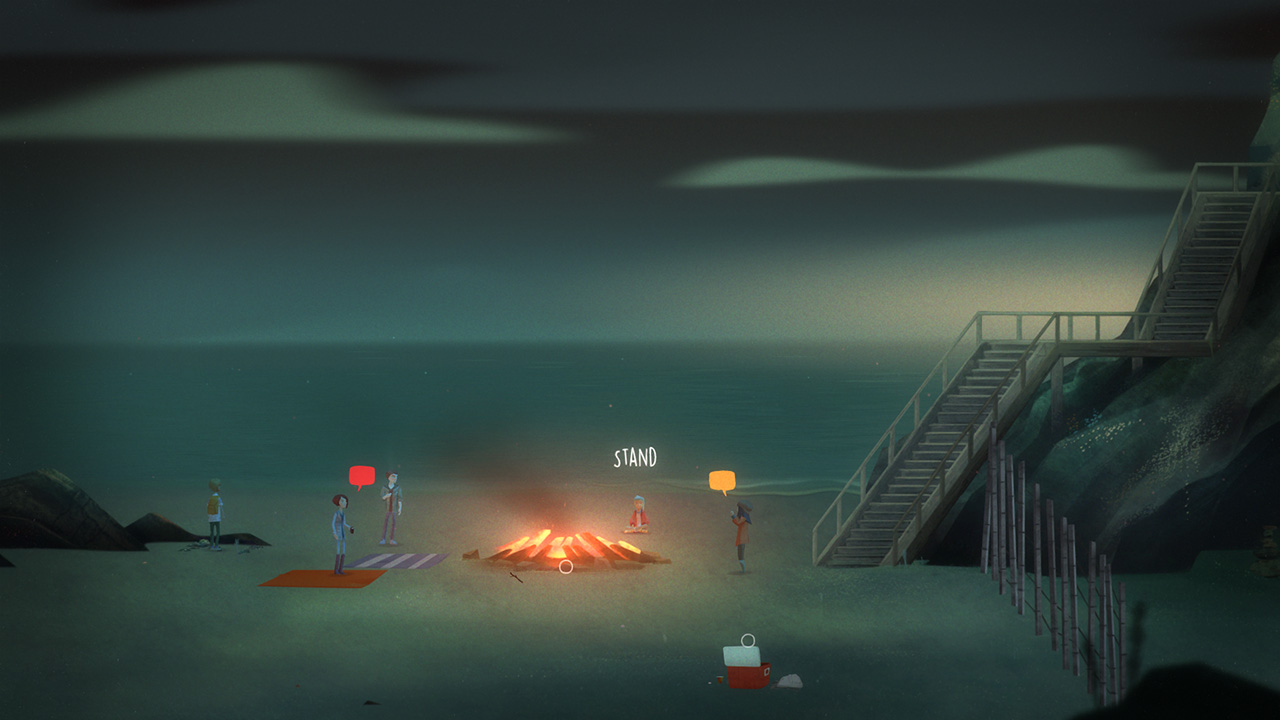Click the circle interaction marker near the campfire
This screenshot has height=720, width=1280.
[565, 567]
